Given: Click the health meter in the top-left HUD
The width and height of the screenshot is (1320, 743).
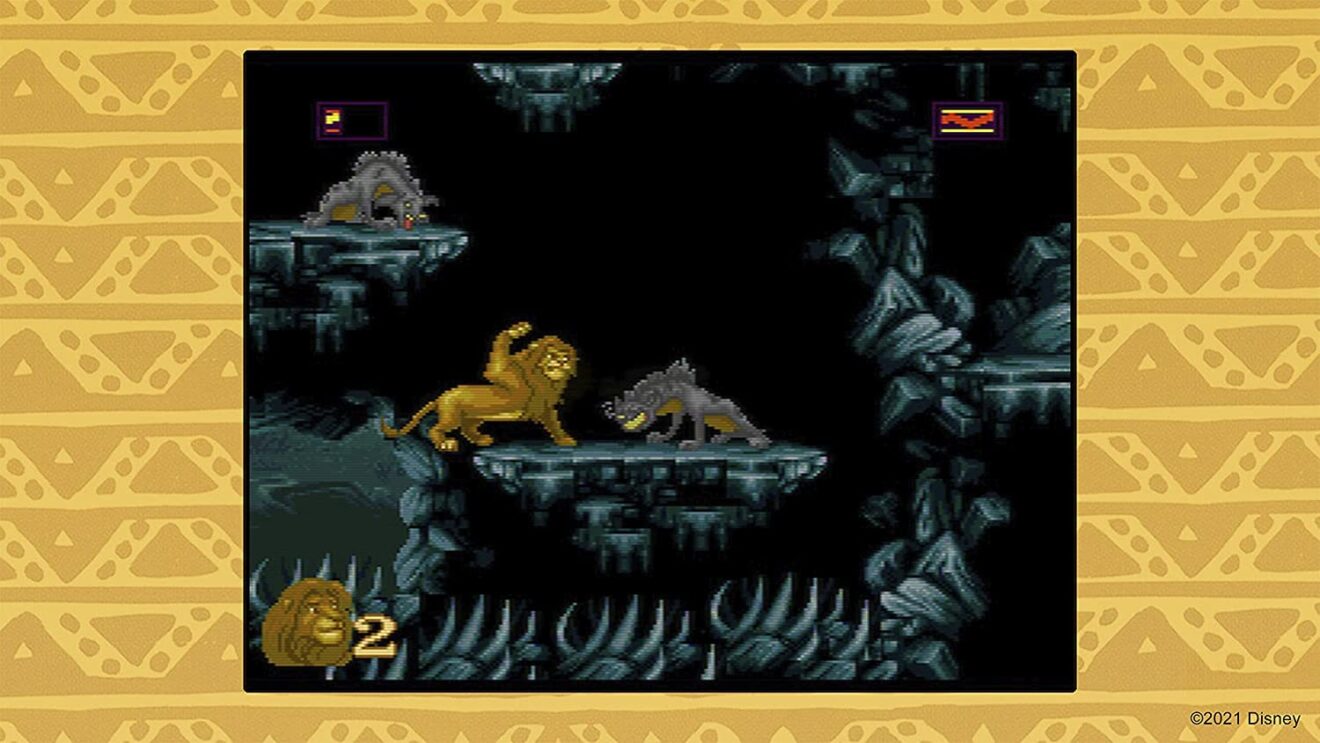Looking at the screenshot, I should [350, 119].
